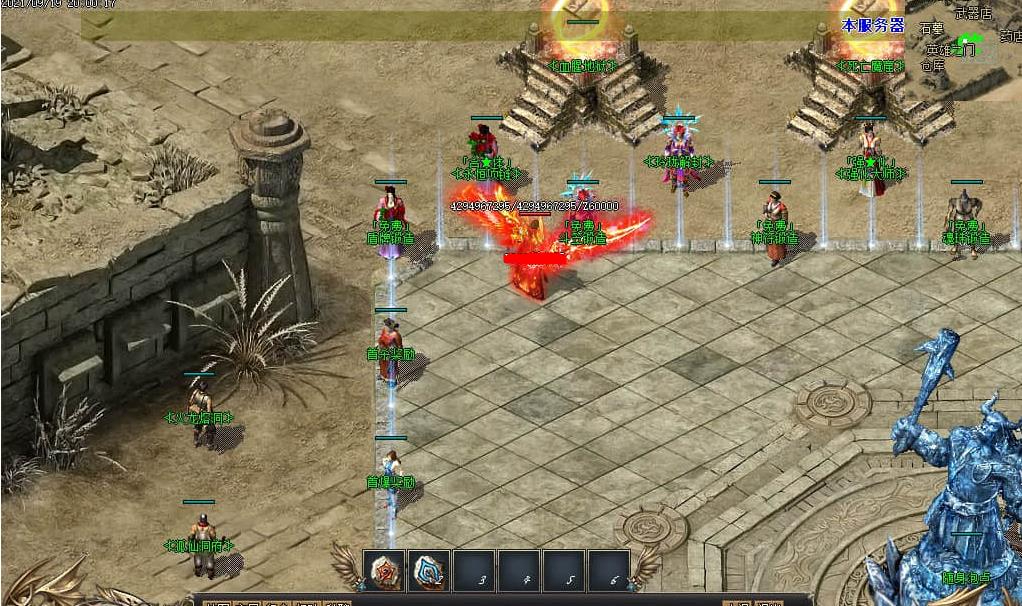The image size is (1022, 606).
Task: Use the red stone in hotbar slot one
Action: 384,571
